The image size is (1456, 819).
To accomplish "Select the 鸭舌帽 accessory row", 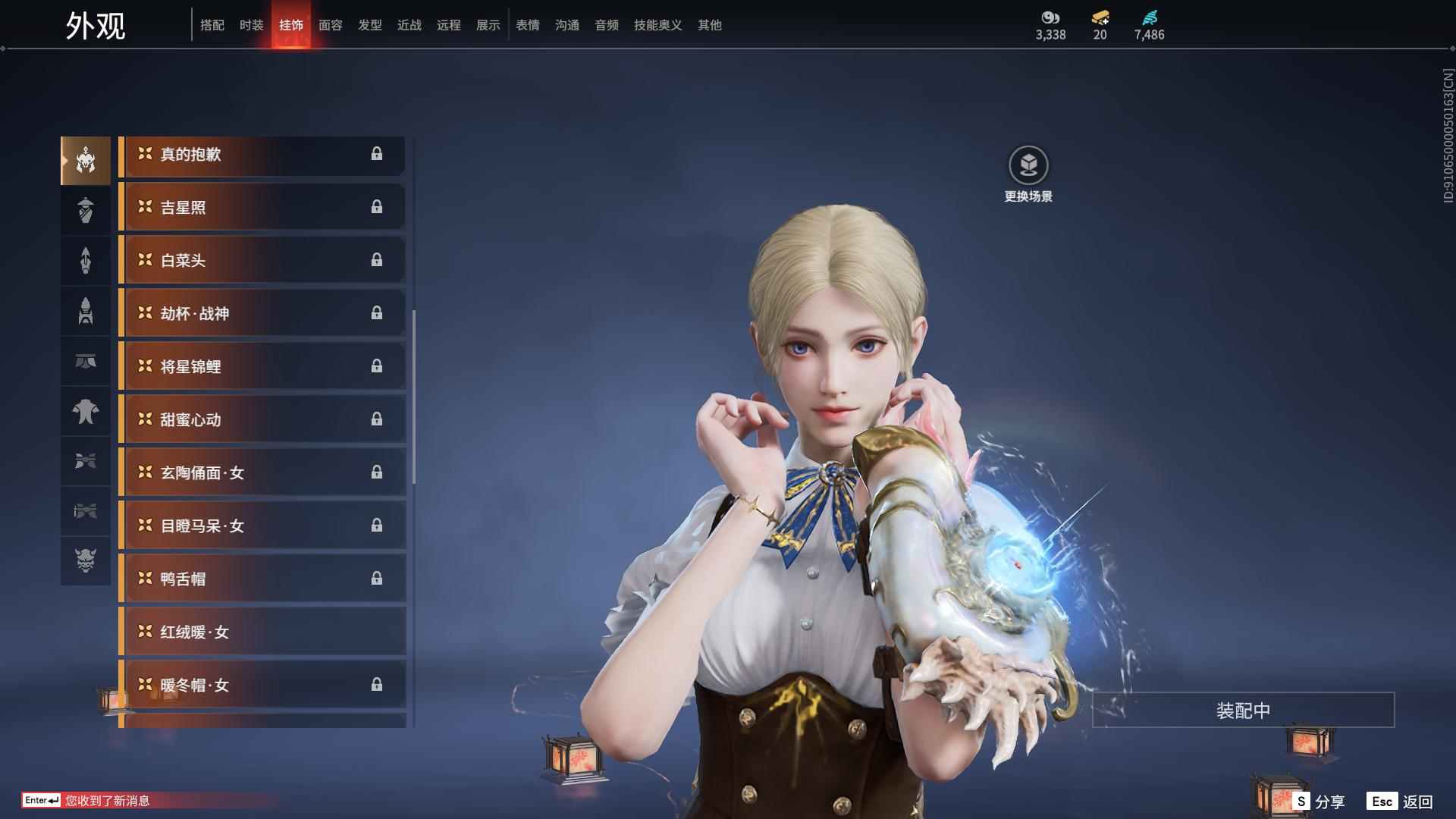I will click(x=262, y=579).
